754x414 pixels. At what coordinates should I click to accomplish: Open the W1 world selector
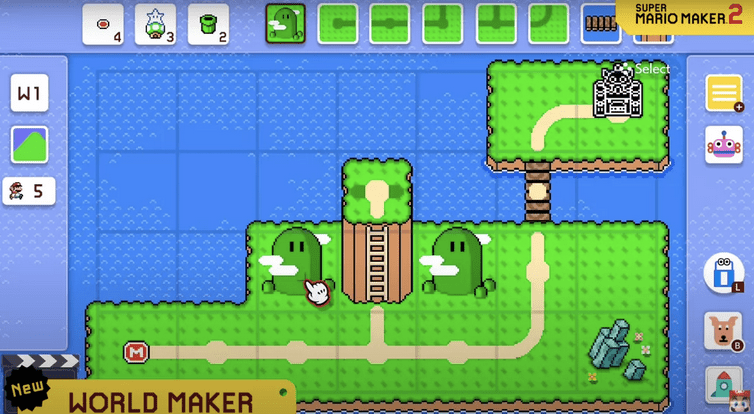coord(29,93)
